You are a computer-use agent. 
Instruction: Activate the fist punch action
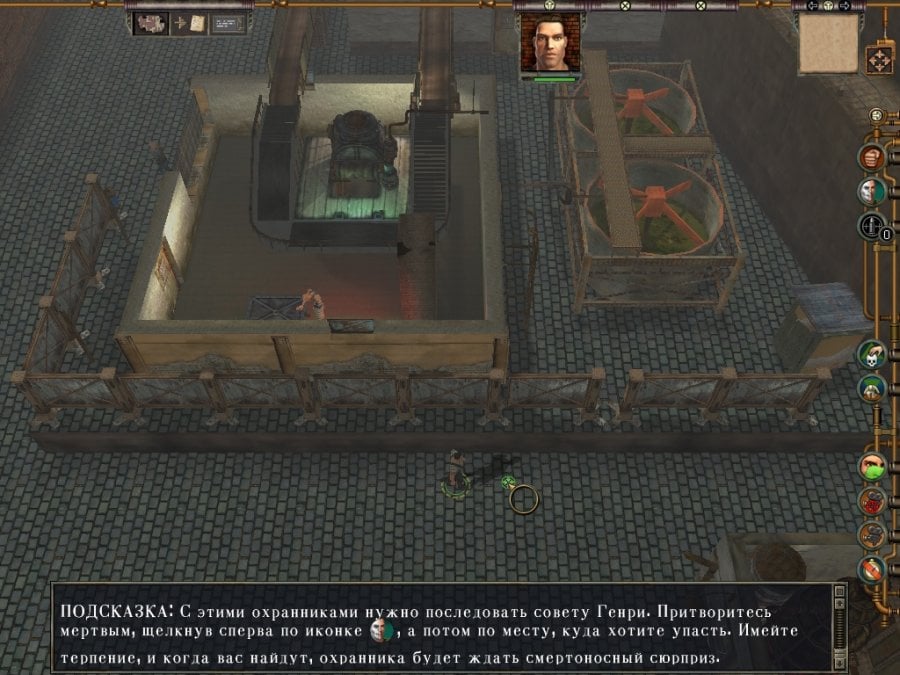872,157
